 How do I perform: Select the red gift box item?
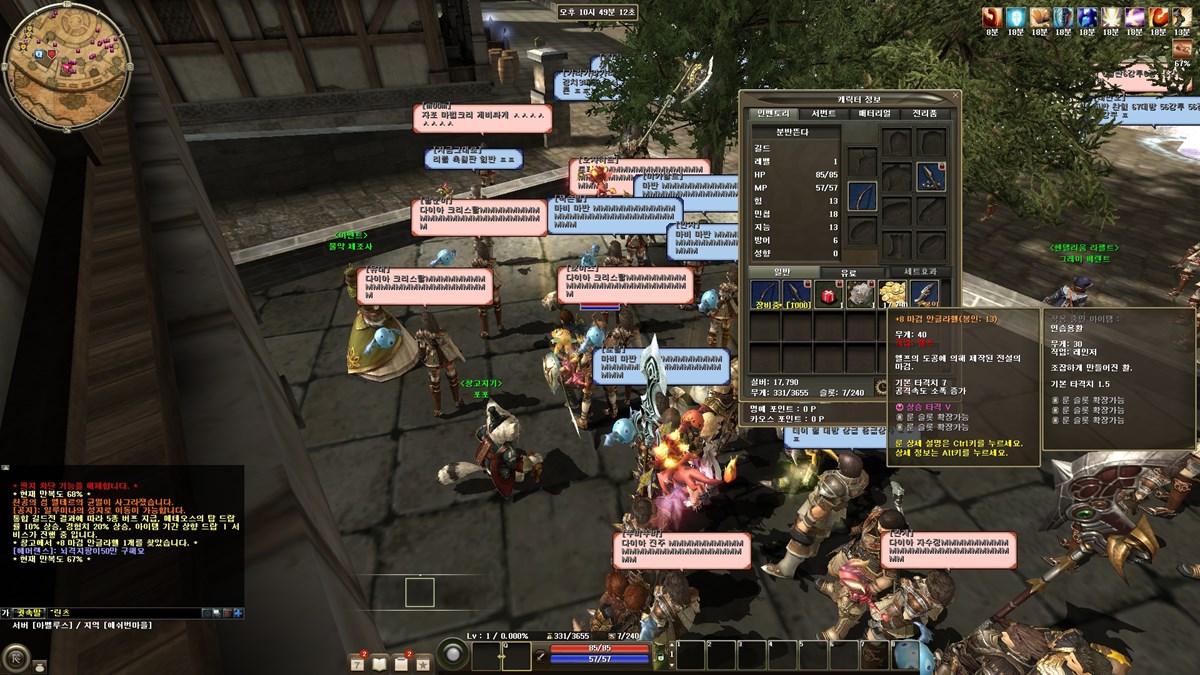(x=828, y=294)
